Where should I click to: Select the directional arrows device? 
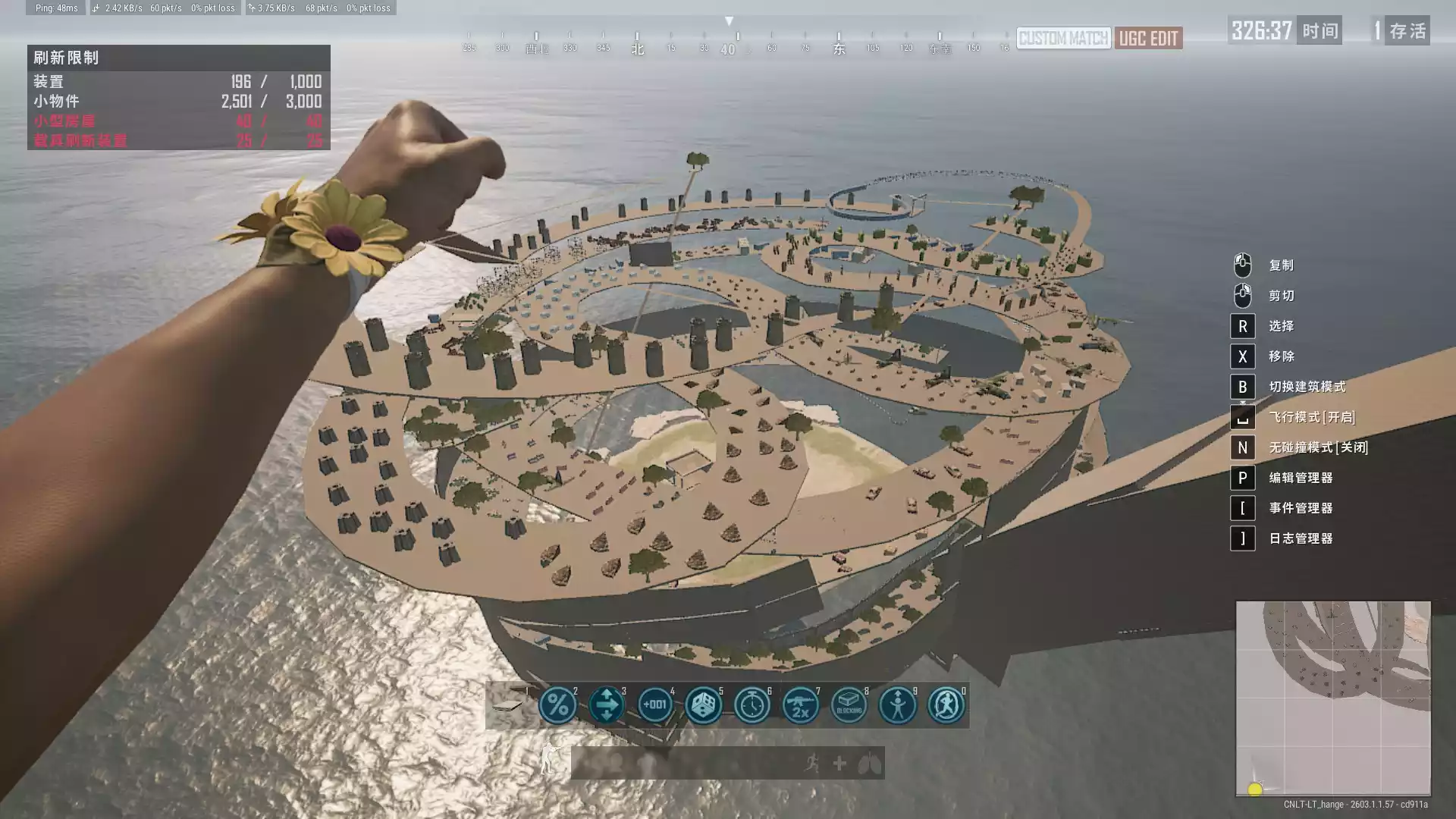click(607, 705)
